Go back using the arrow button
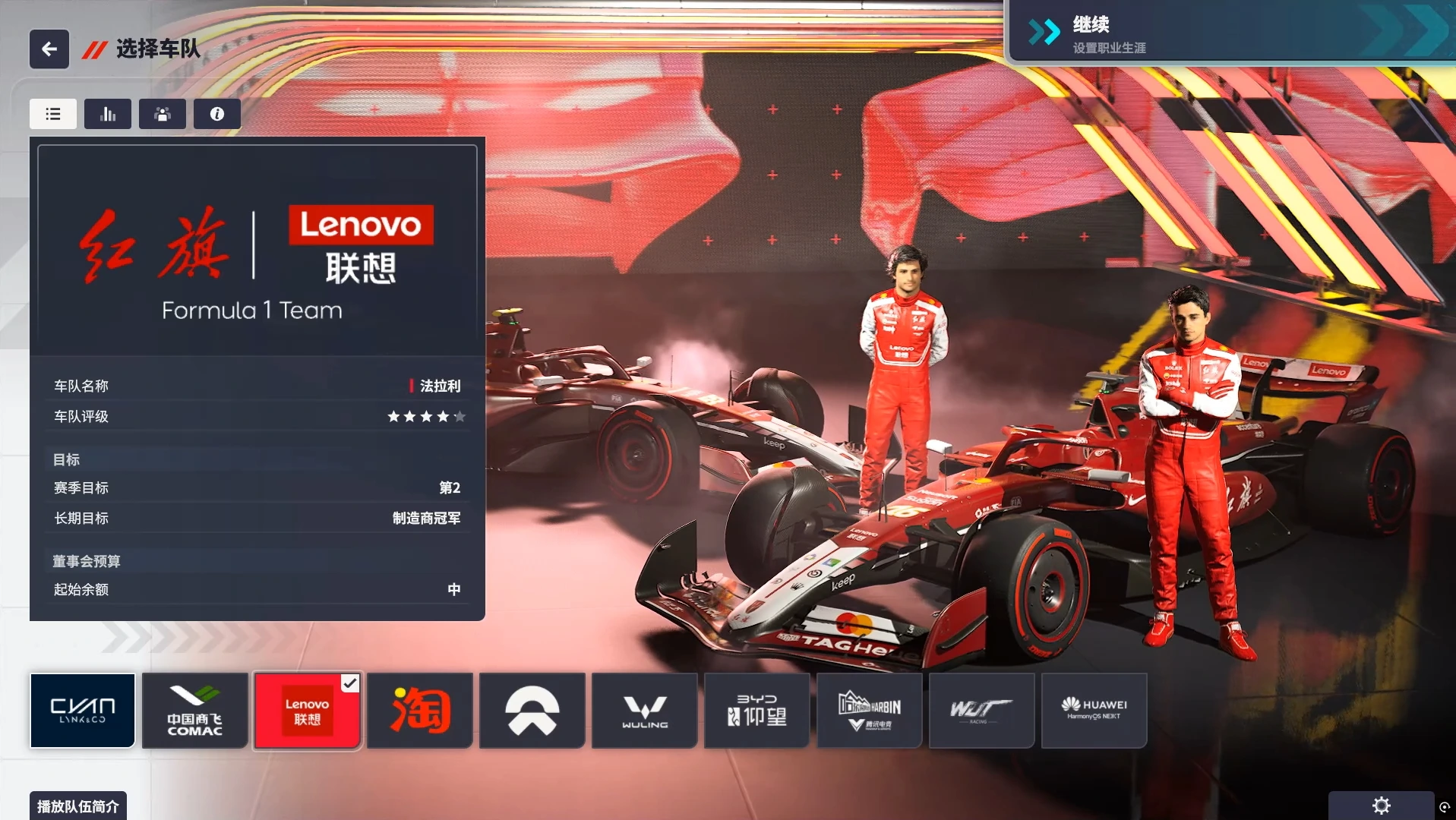The height and width of the screenshot is (820, 1456). coord(49,49)
